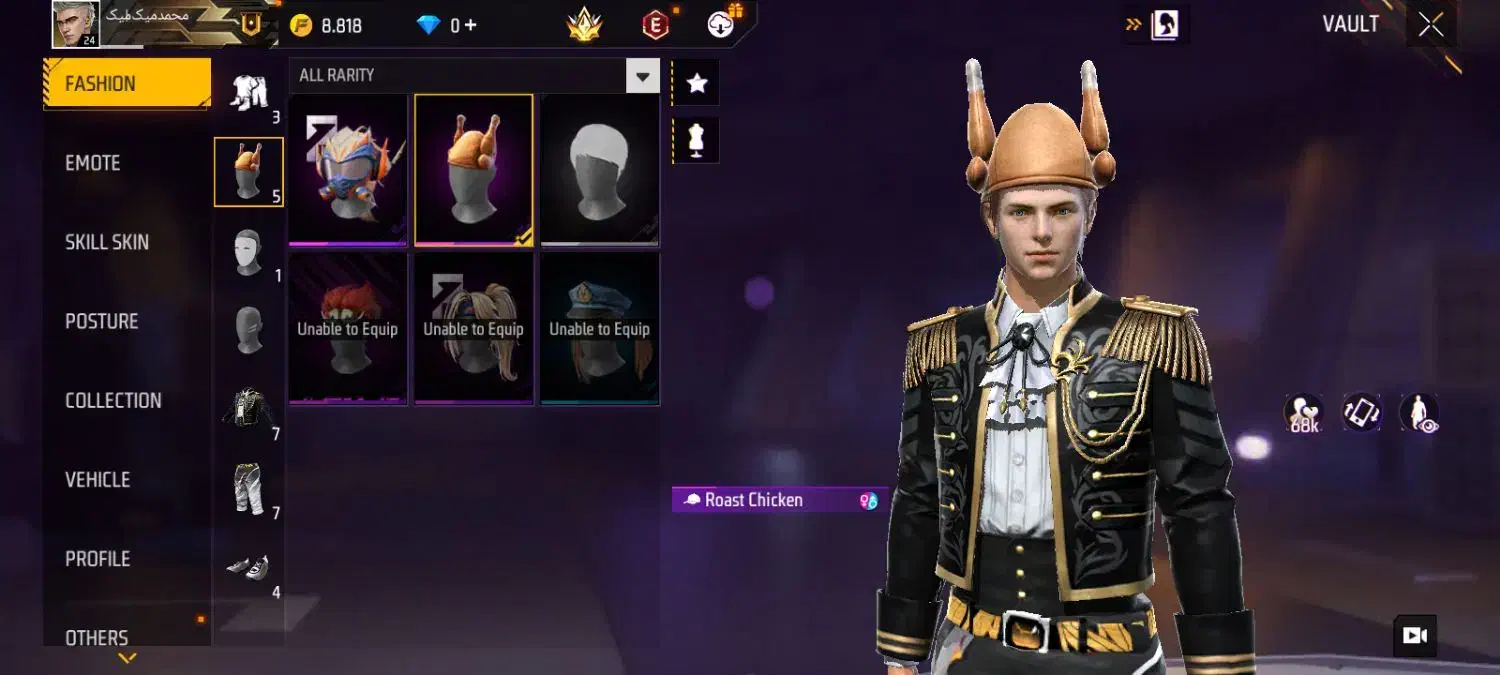Open the backpack subcategory
The height and width of the screenshot is (675, 1500).
click(247, 408)
